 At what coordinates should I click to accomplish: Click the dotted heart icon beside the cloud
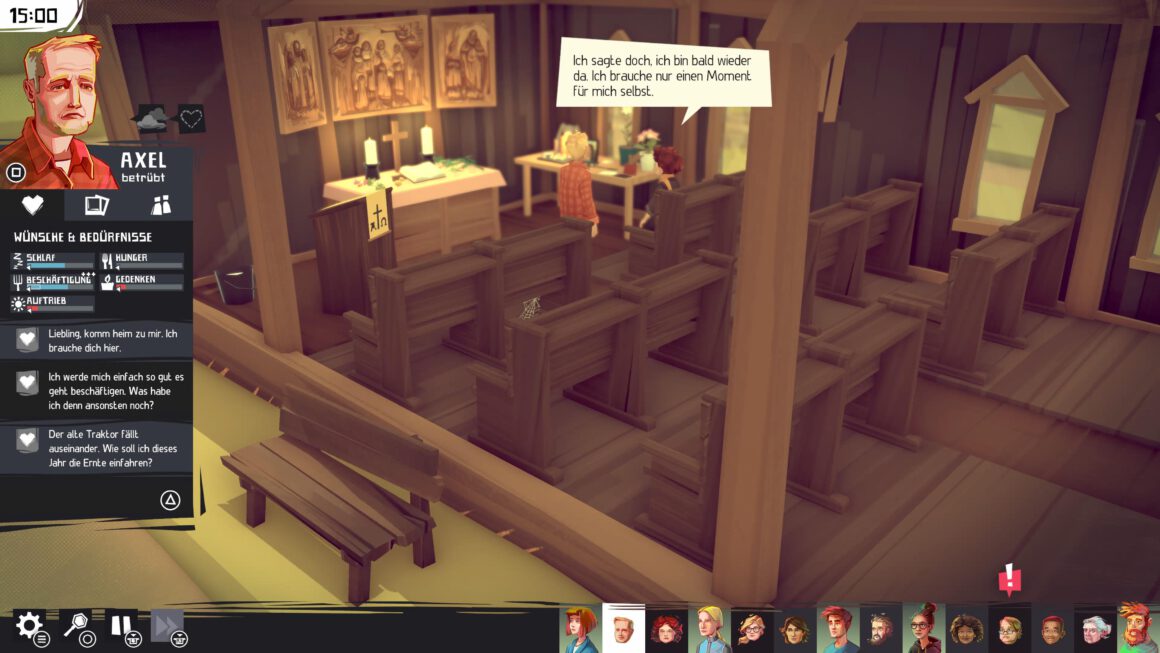(191, 119)
